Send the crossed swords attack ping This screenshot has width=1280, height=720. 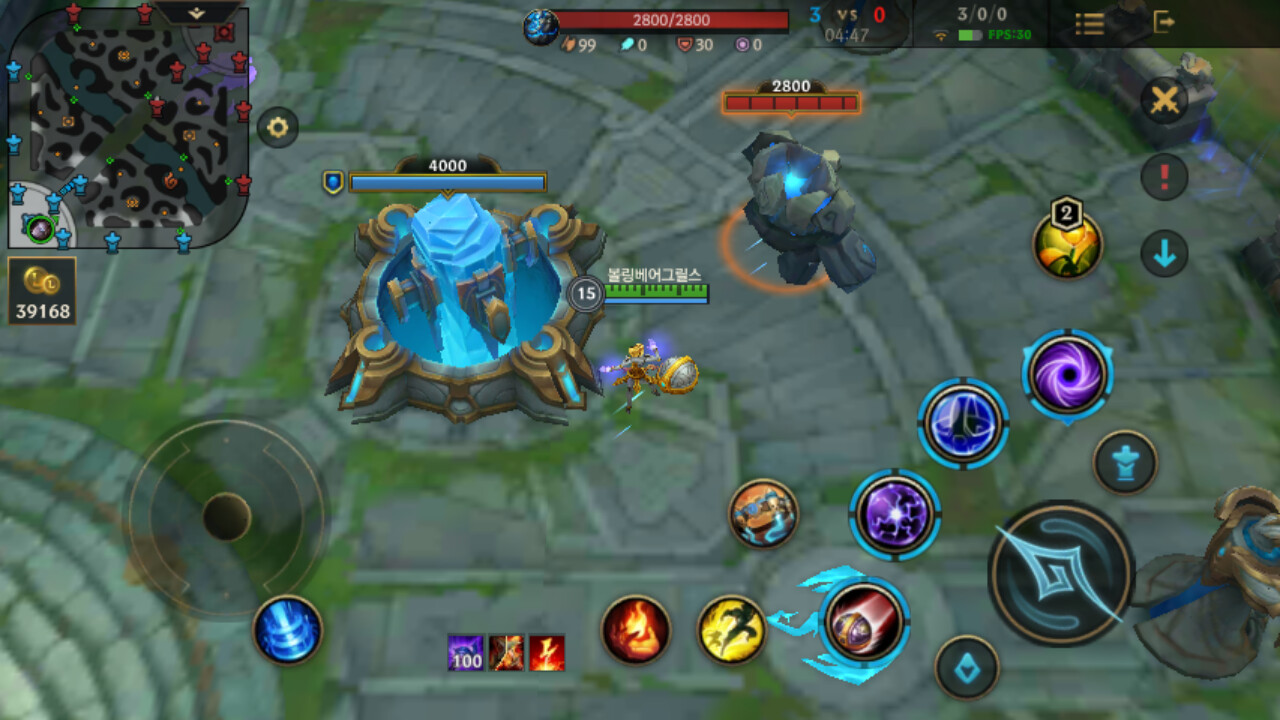(x=1164, y=100)
